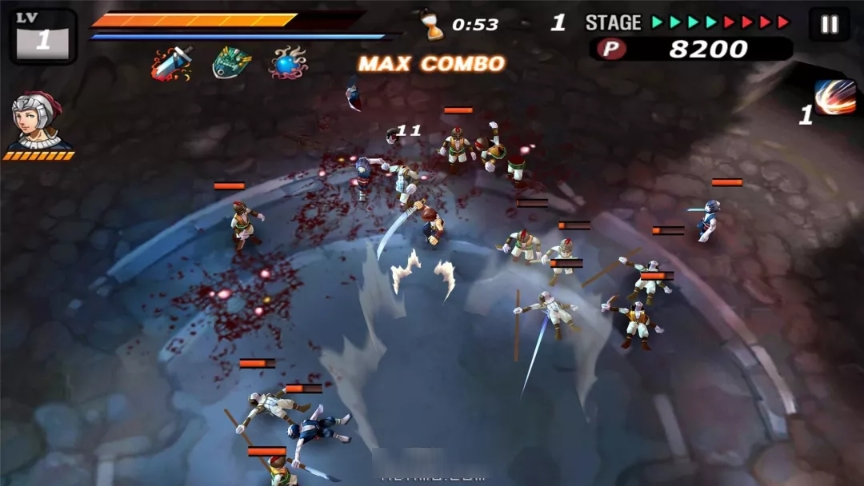Pause the game
864x486 pixels.
tap(829, 25)
